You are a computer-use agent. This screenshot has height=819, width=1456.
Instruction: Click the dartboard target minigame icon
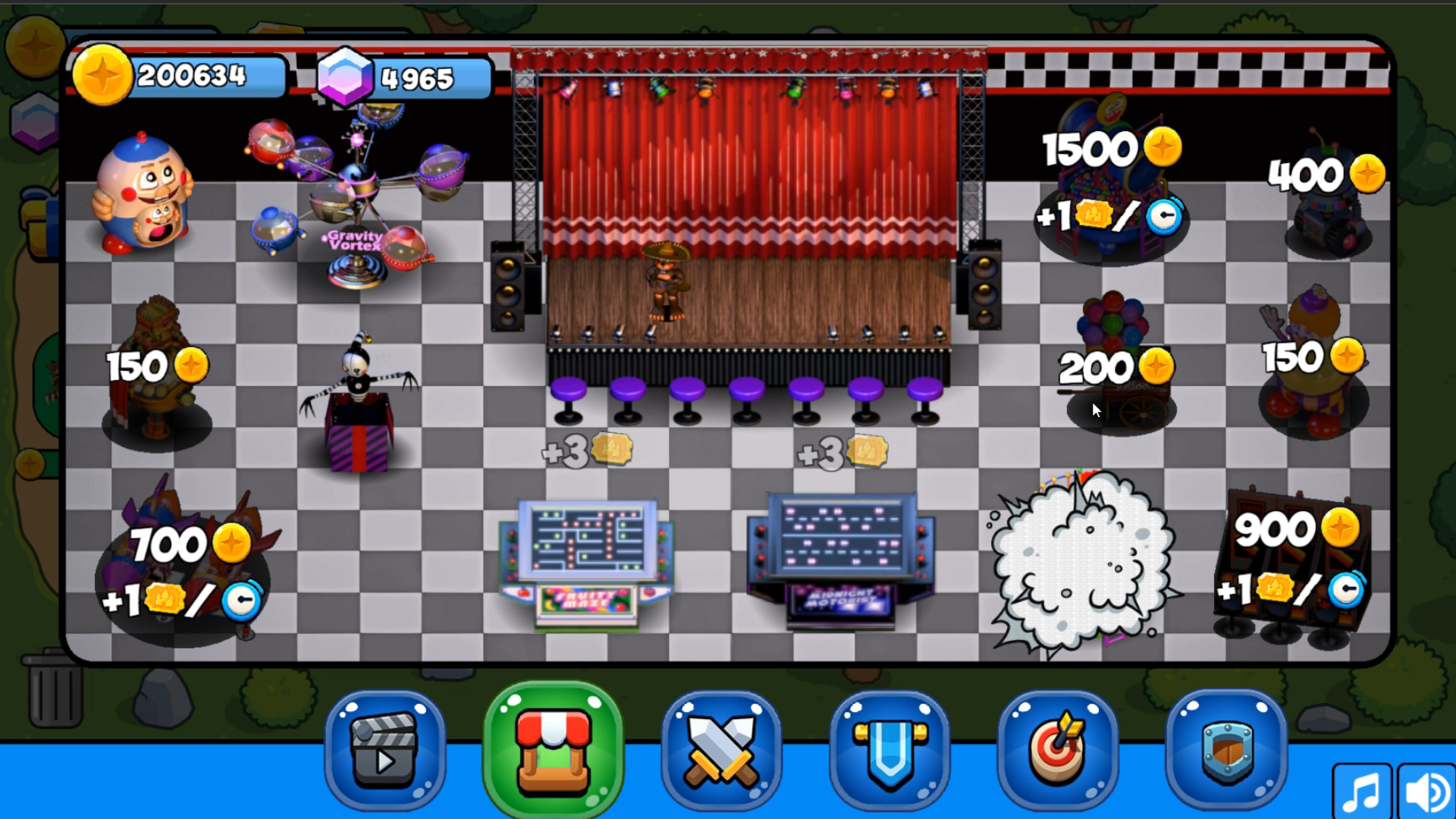[x=1058, y=749]
